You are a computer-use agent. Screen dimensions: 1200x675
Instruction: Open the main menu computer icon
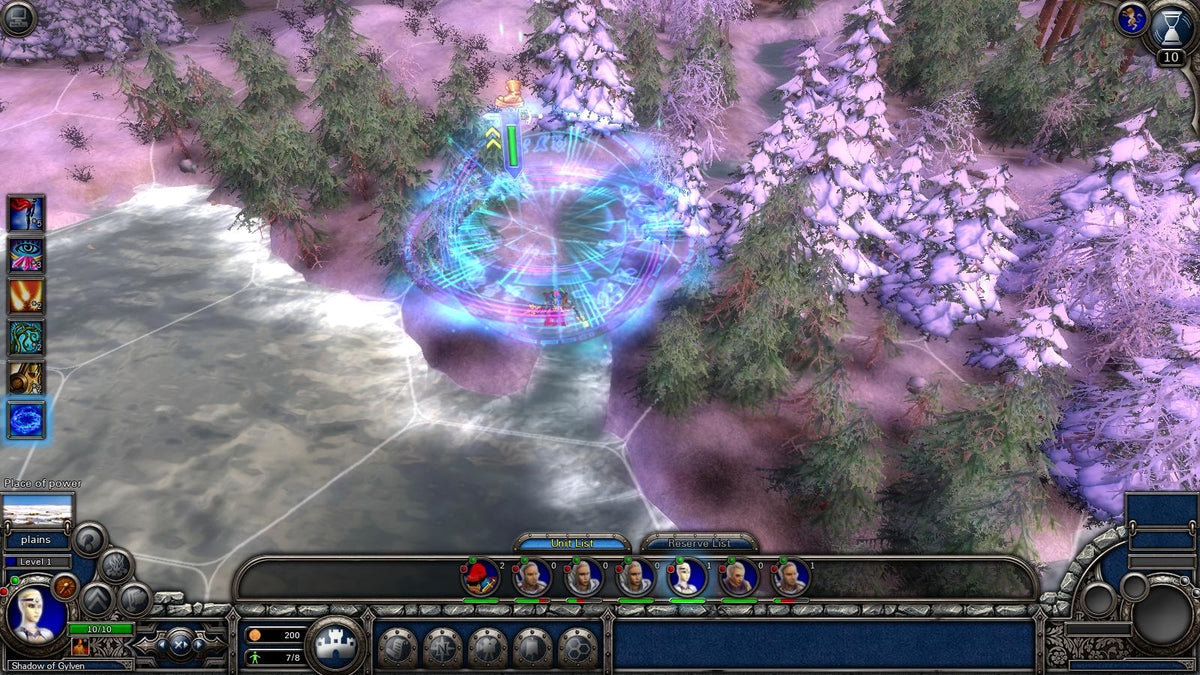coord(18,16)
